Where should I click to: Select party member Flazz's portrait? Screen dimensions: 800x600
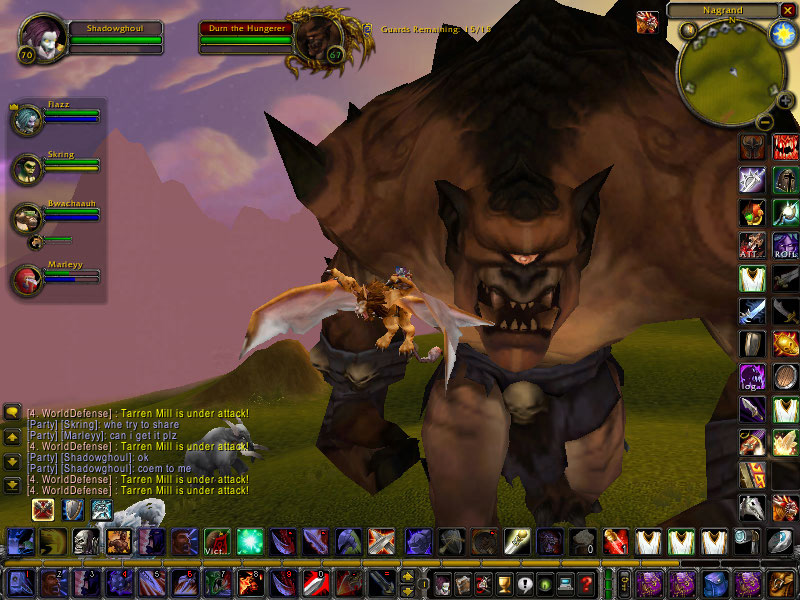[x=26, y=119]
